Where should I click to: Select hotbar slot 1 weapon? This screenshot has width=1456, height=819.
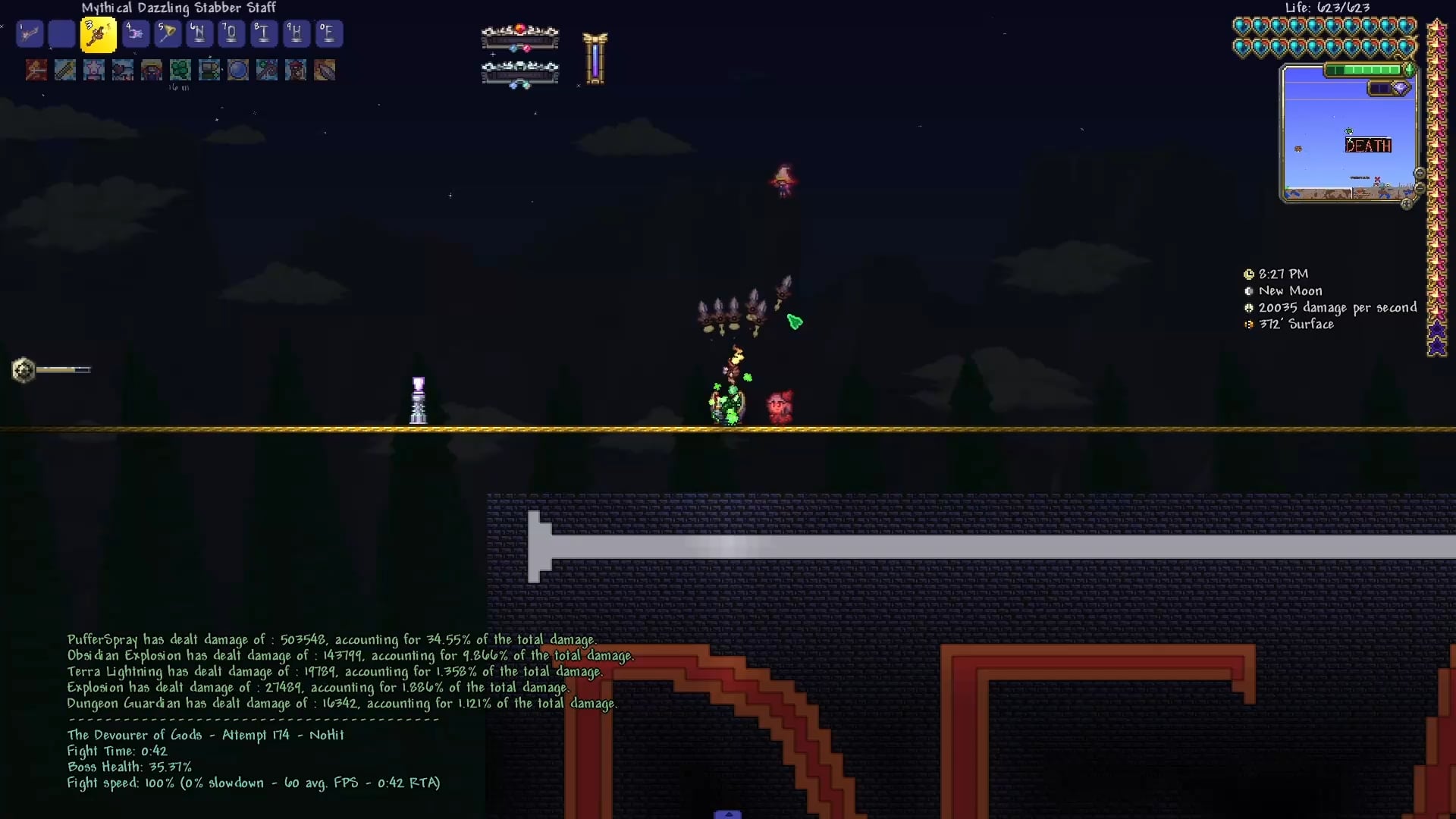click(30, 34)
